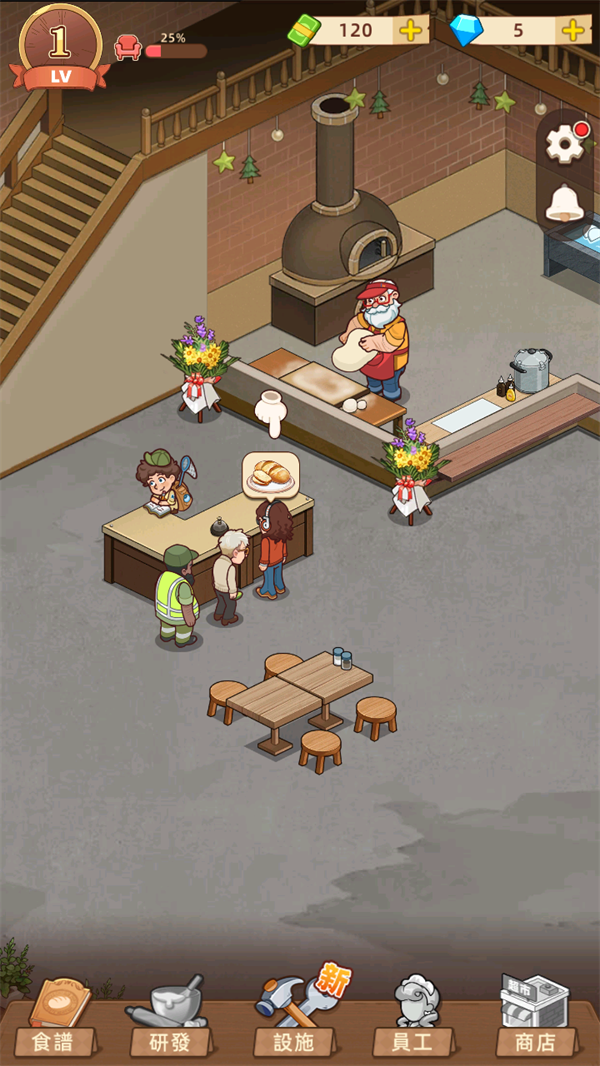Tap the level 1 badge
The image size is (600, 1066).
(60, 45)
